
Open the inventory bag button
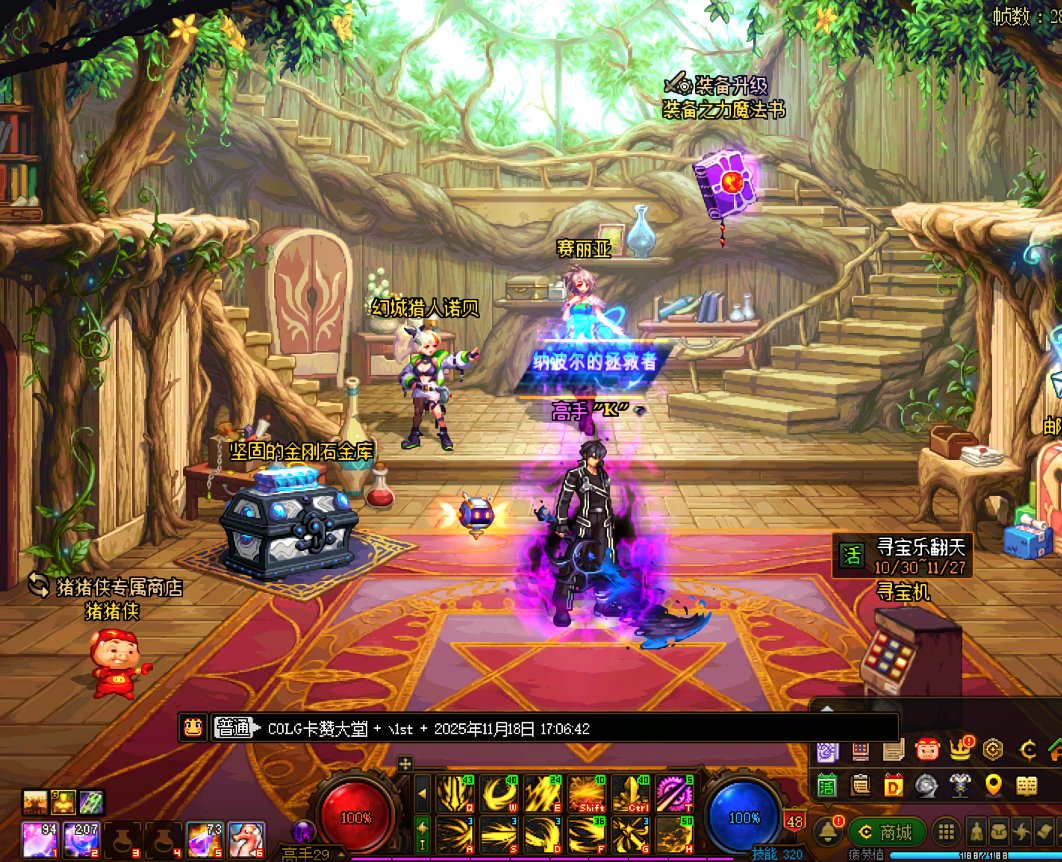[x=998, y=832]
